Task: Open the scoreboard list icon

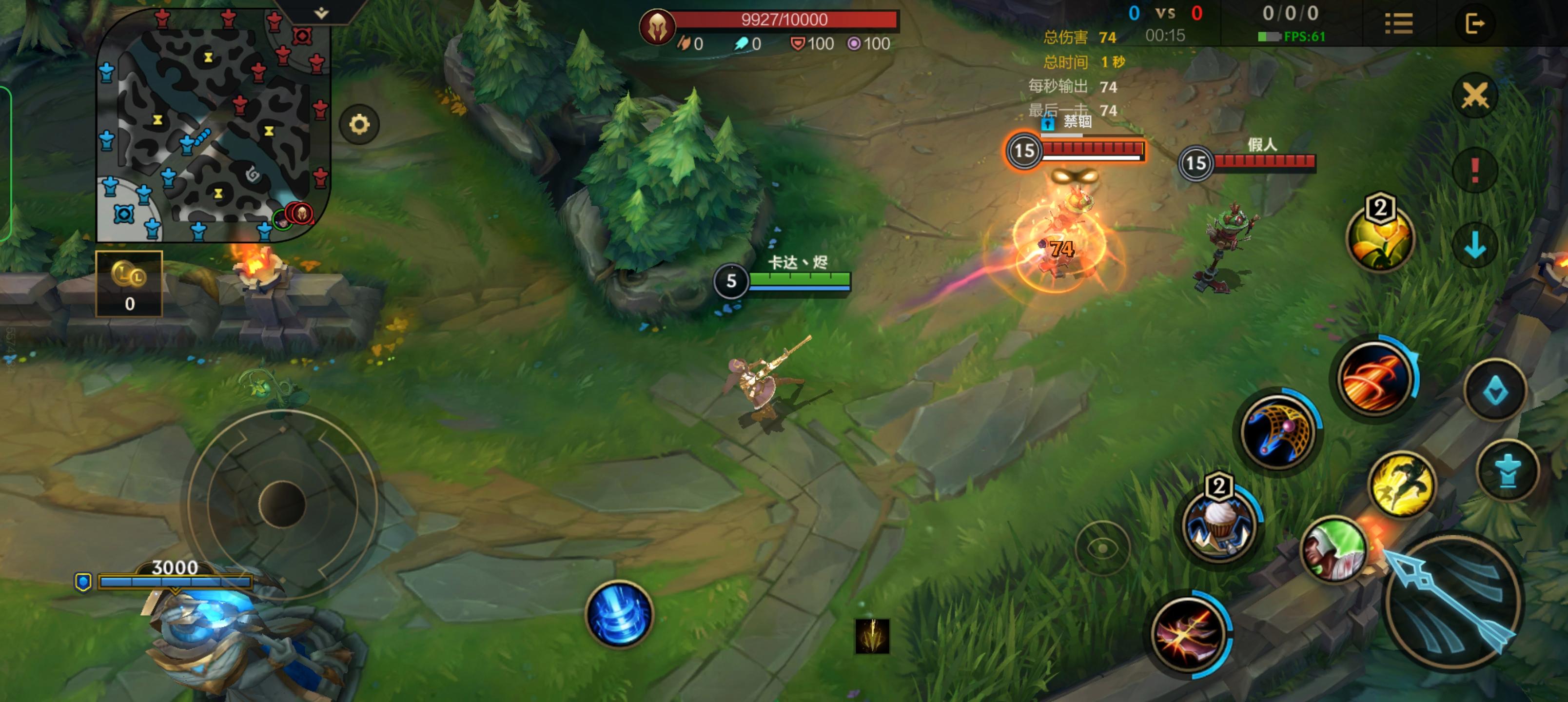Action: pyautogui.click(x=1398, y=24)
